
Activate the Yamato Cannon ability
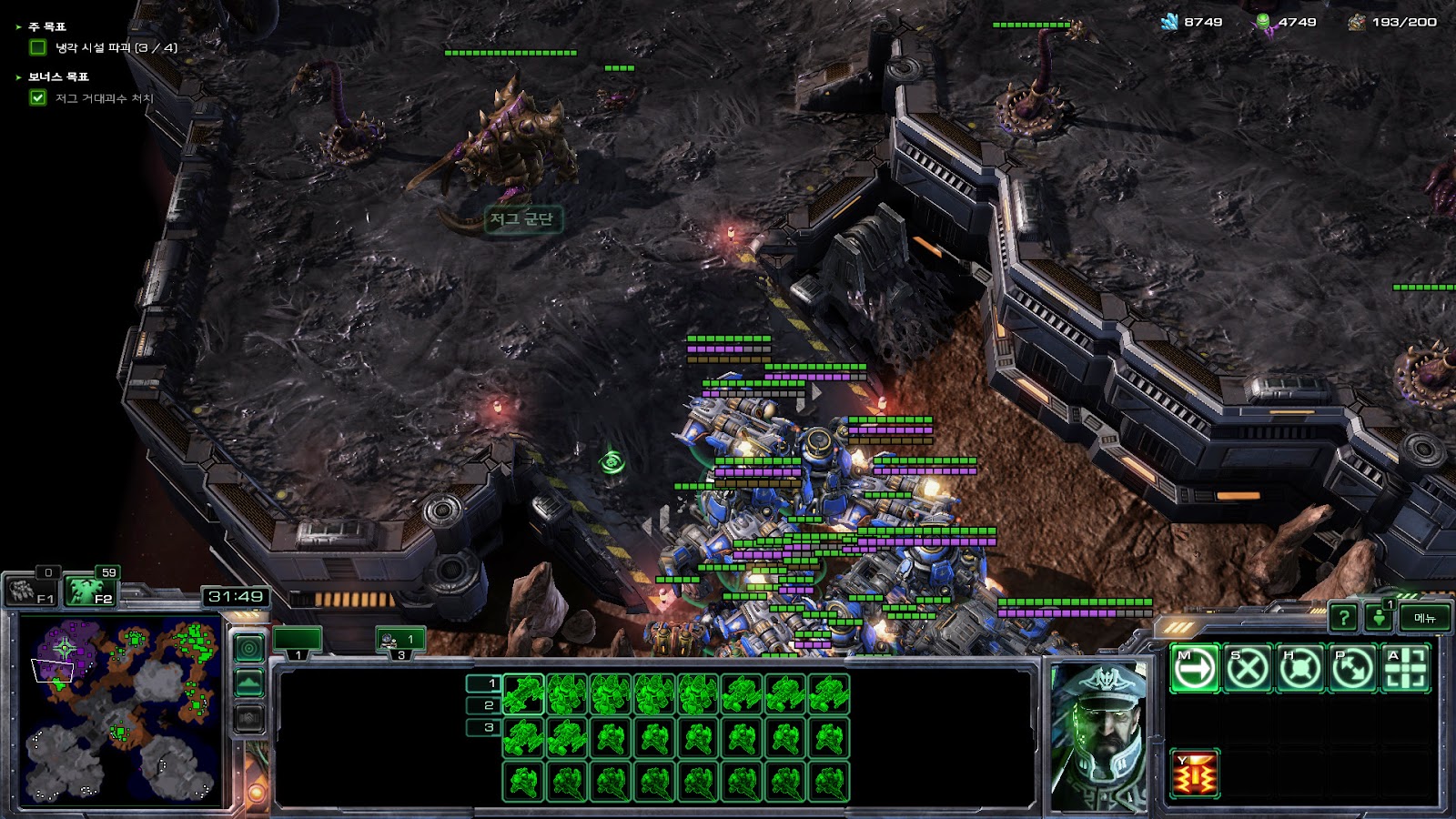tap(1194, 774)
